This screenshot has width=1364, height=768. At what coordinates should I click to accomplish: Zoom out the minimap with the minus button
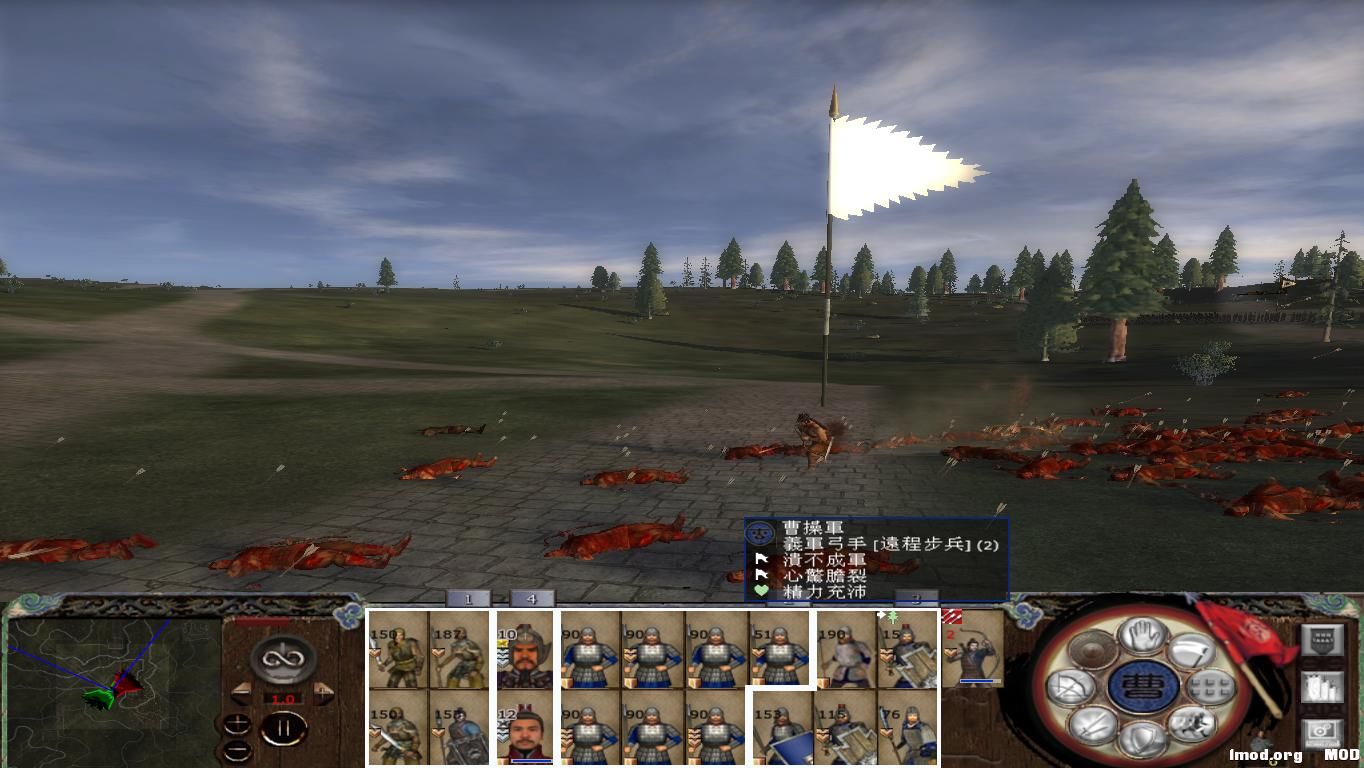click(237, 749)
